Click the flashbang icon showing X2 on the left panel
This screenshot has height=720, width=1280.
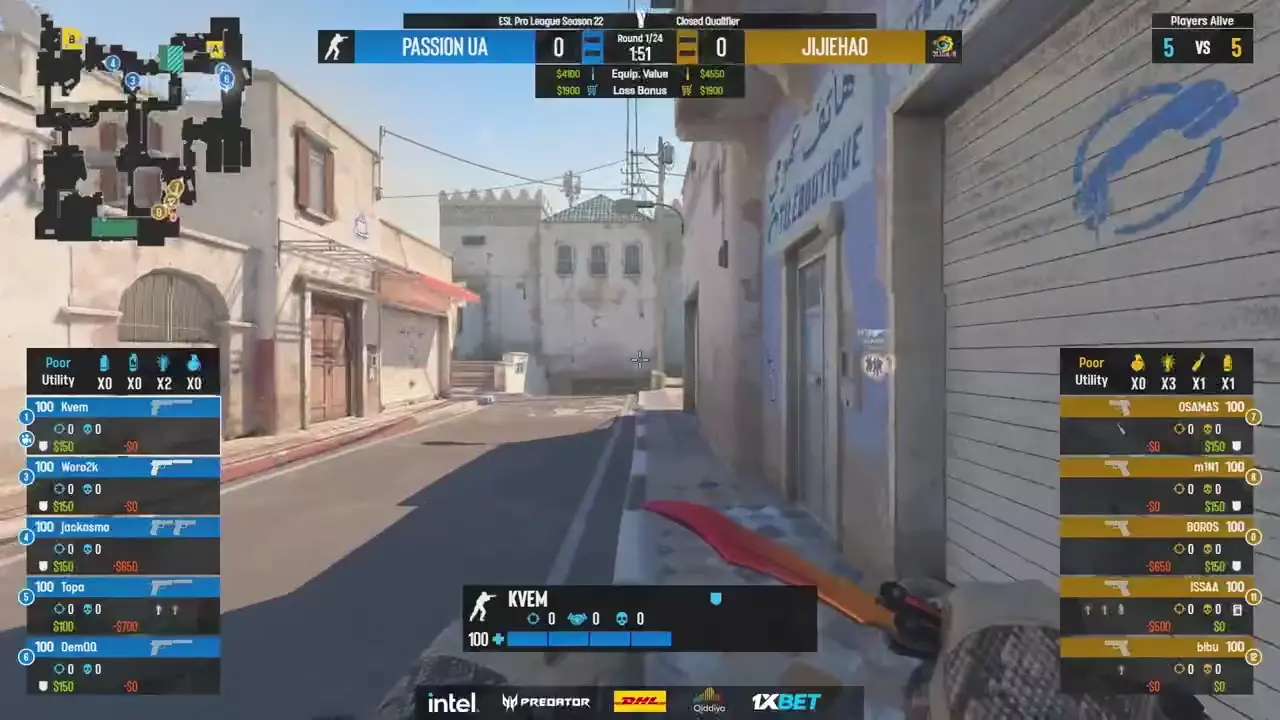163,362
